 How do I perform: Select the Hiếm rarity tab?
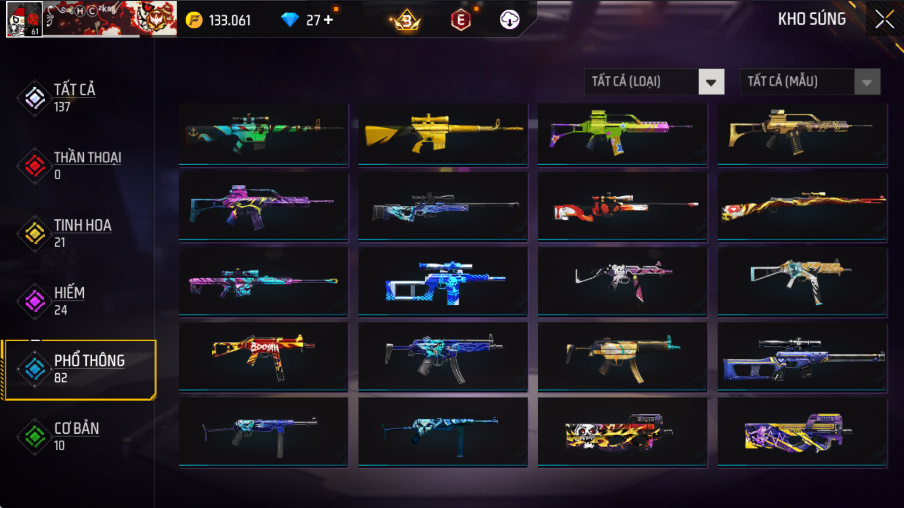[x=68, y=300]
